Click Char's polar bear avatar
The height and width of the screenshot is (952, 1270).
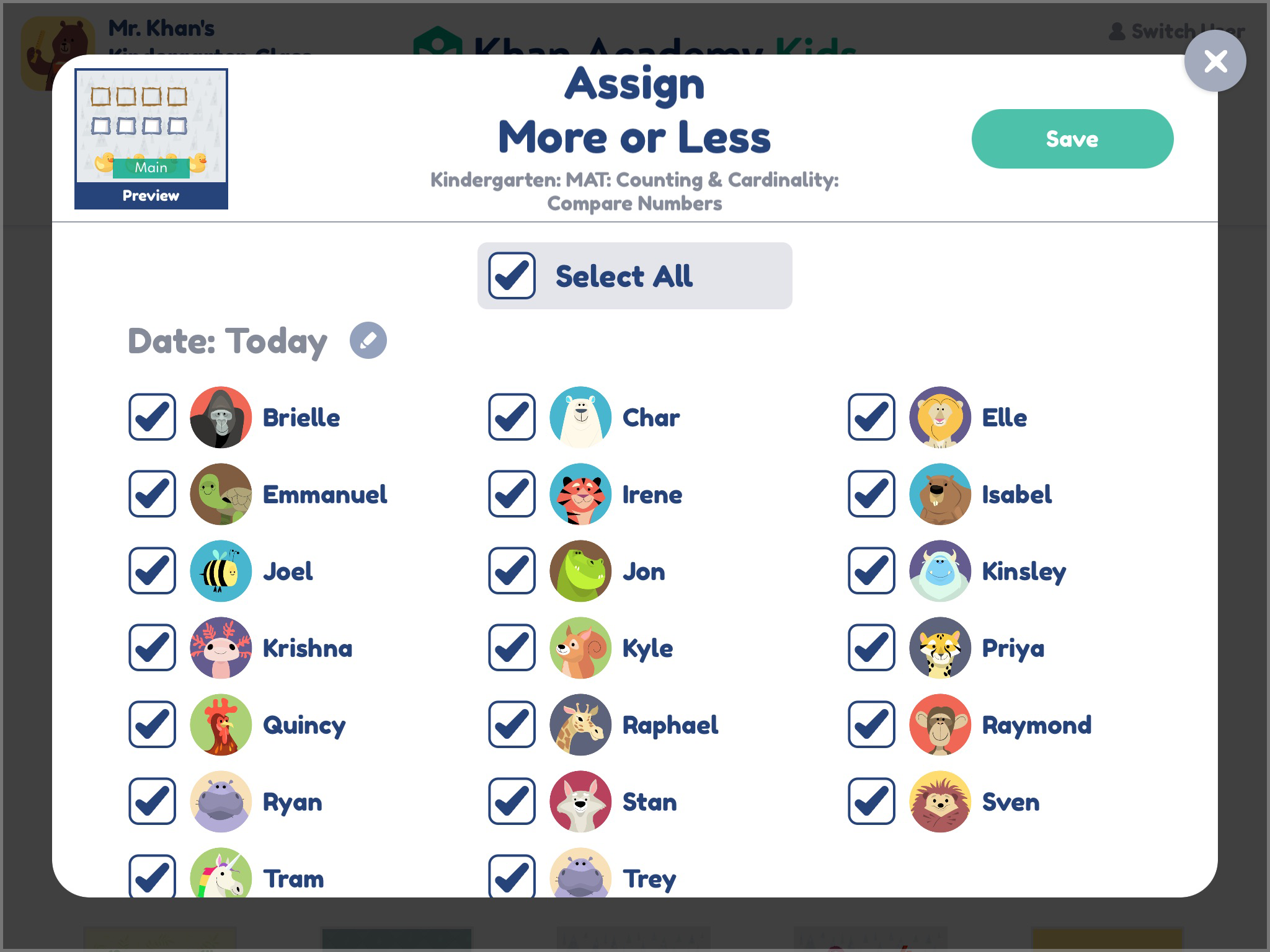(x=580, y=417)
